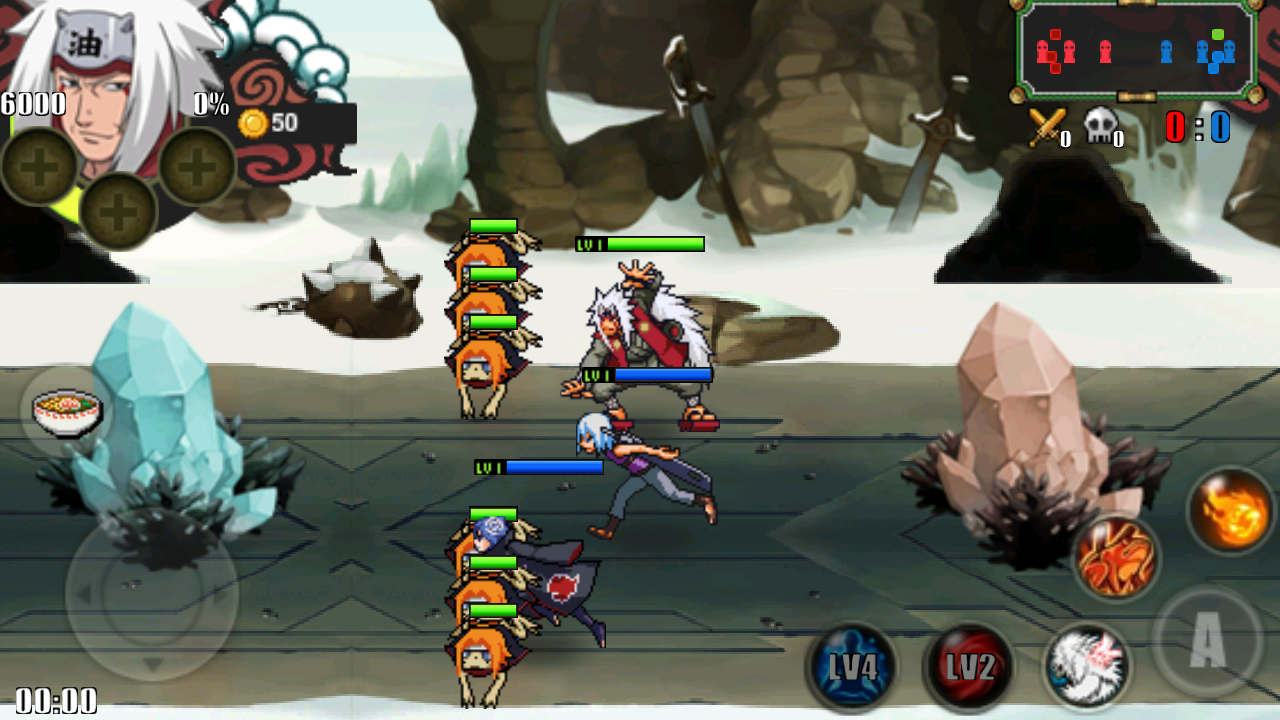Trigger the flame swirl skill
The height and width of the screenshot is (720, 1280).
pyautogui.click(x=1116, y=557)
